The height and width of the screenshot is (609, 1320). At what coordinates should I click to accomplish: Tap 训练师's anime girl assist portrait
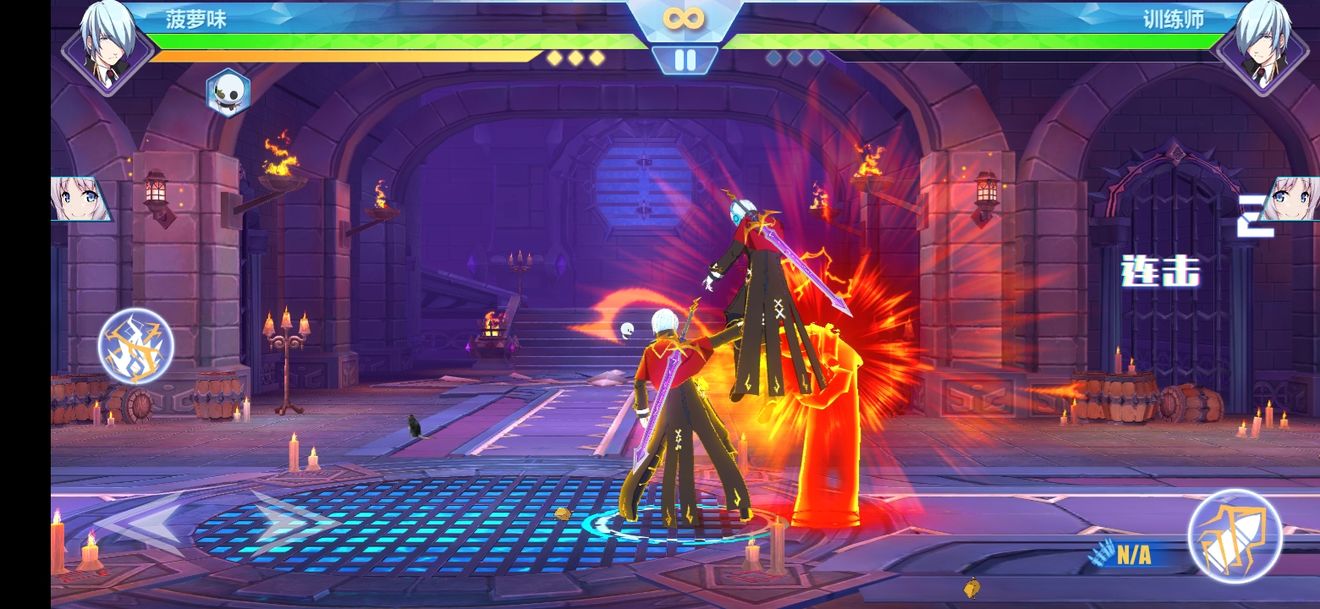click(x=1290, y=199)
